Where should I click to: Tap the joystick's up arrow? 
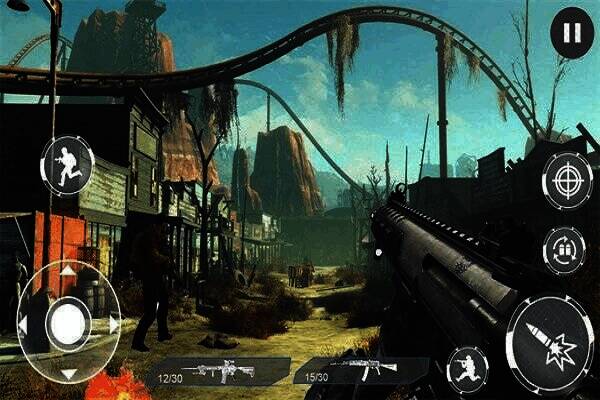[x=68, y=271]
